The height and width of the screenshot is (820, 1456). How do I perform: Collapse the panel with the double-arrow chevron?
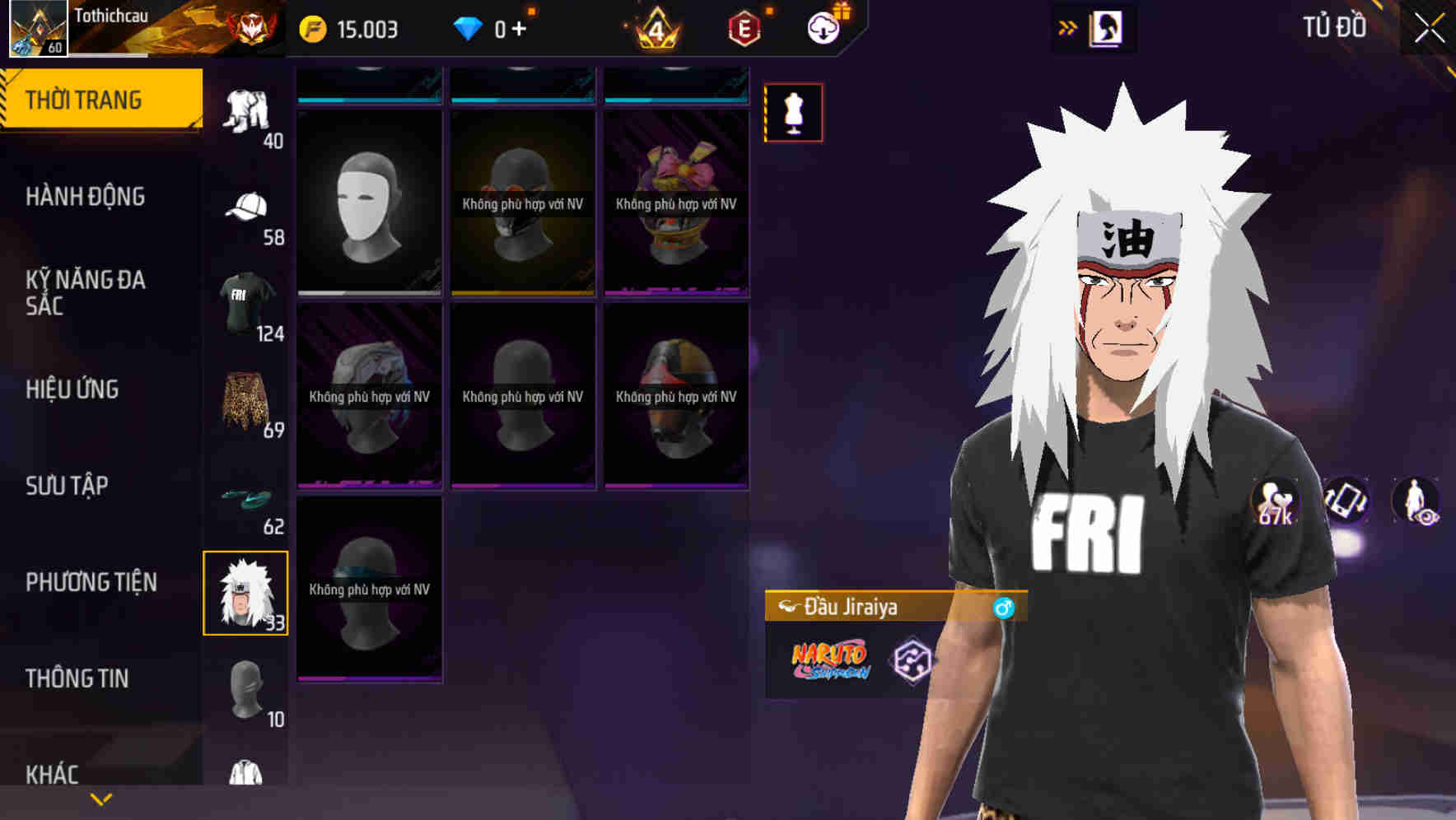pos(1068,26)
